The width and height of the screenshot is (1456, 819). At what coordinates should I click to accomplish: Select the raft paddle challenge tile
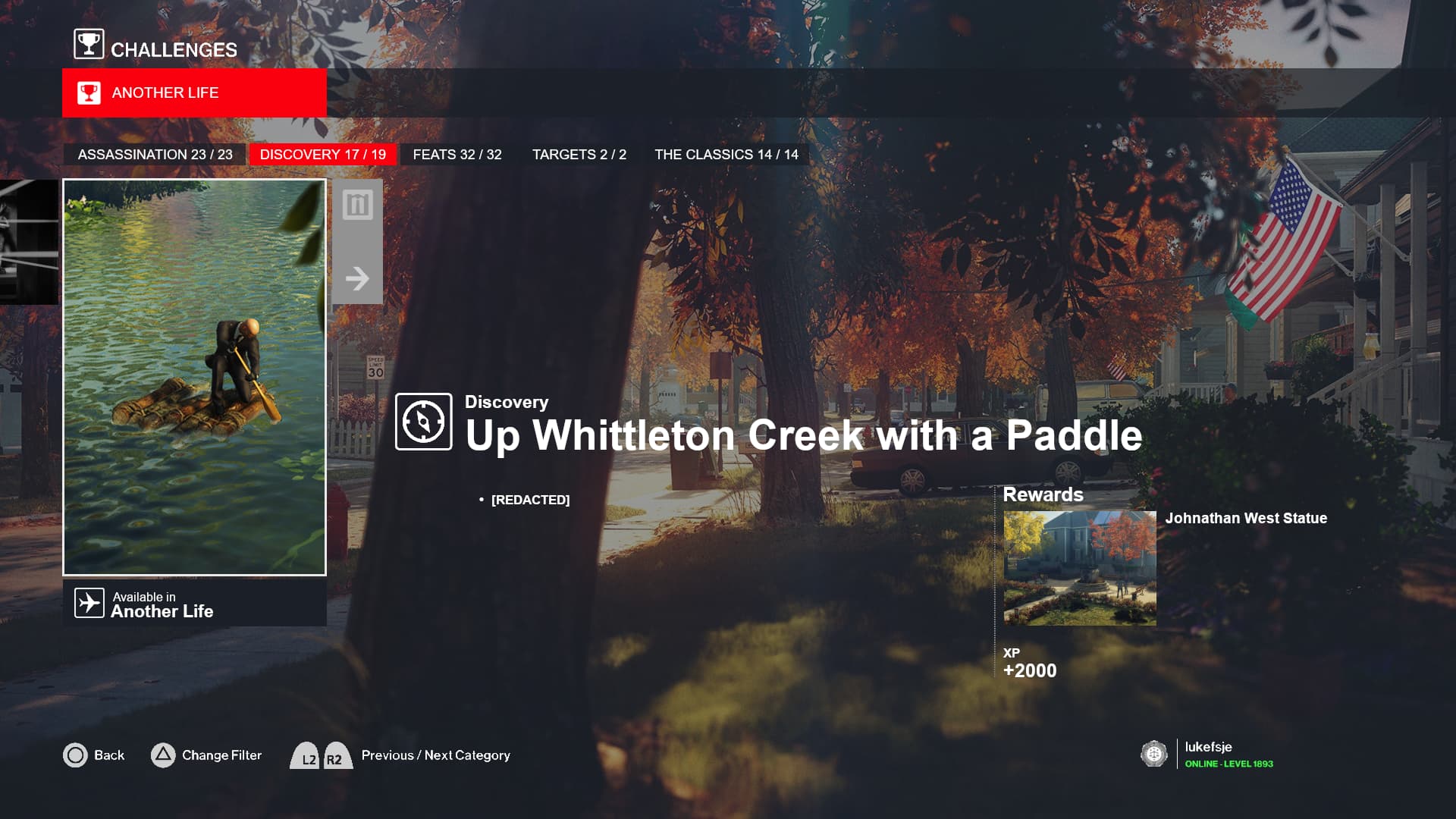pos(194,377)
